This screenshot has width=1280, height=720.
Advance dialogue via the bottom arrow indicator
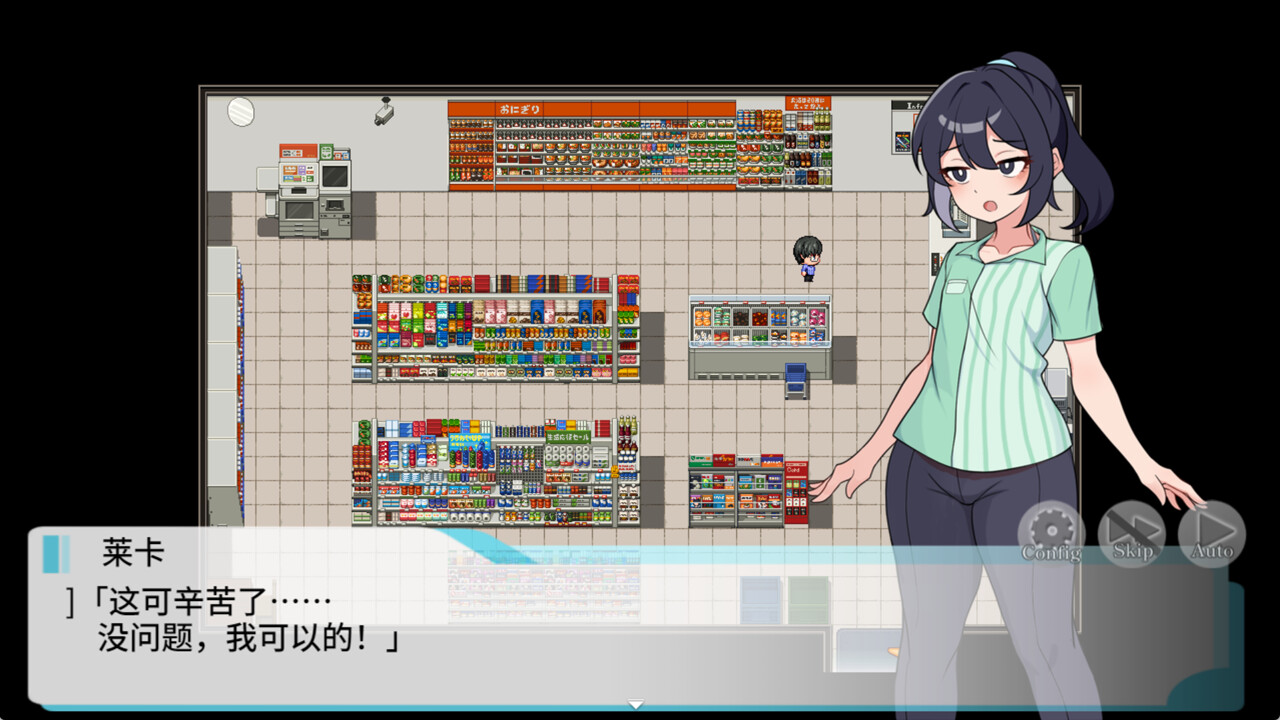pos(635,704)
